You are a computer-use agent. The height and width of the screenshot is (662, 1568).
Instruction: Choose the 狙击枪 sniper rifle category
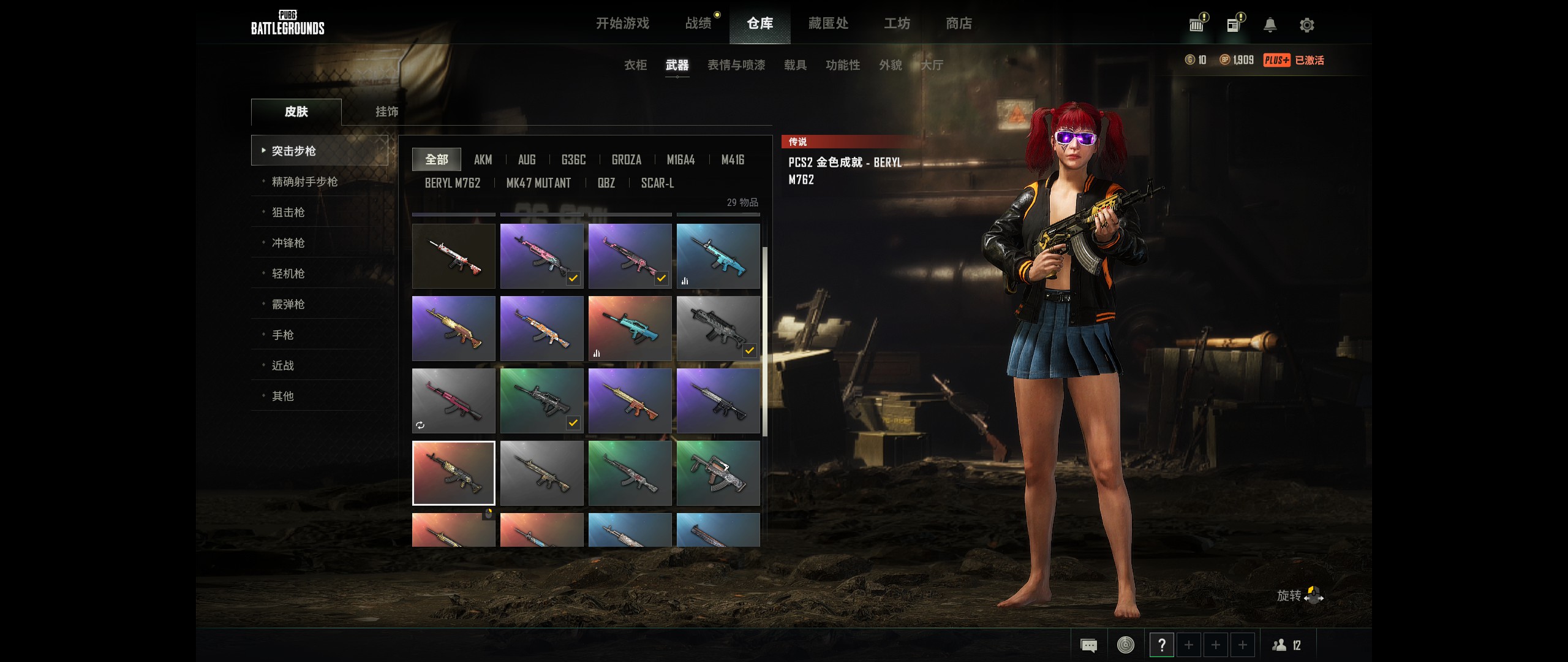tap(288, 212)
